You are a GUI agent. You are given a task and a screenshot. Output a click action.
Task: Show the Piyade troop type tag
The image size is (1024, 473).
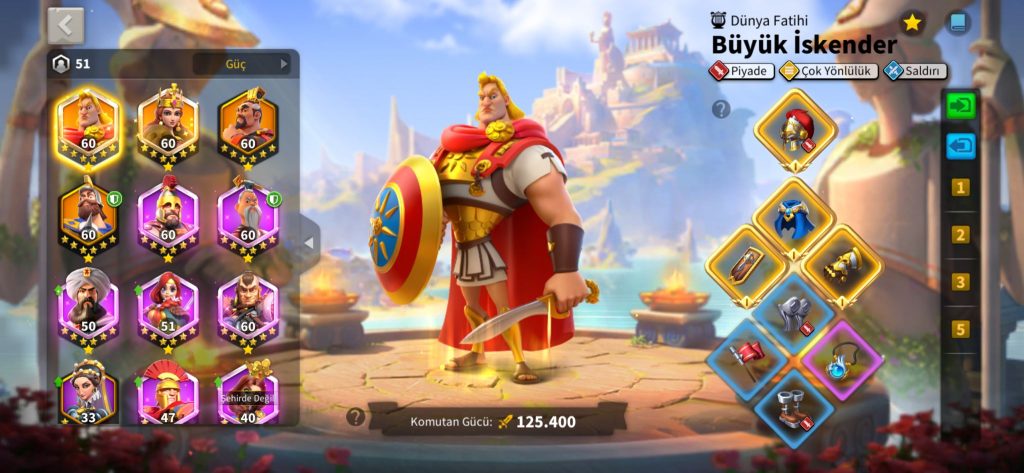pos(741,71)
